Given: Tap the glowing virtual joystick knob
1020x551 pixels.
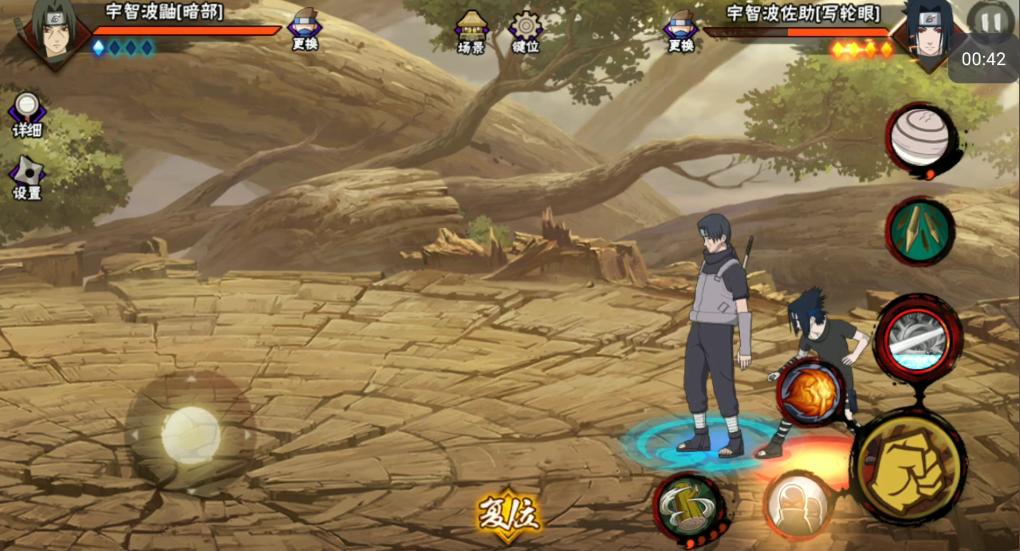Looking at the screenshot, I should point(190,433).
